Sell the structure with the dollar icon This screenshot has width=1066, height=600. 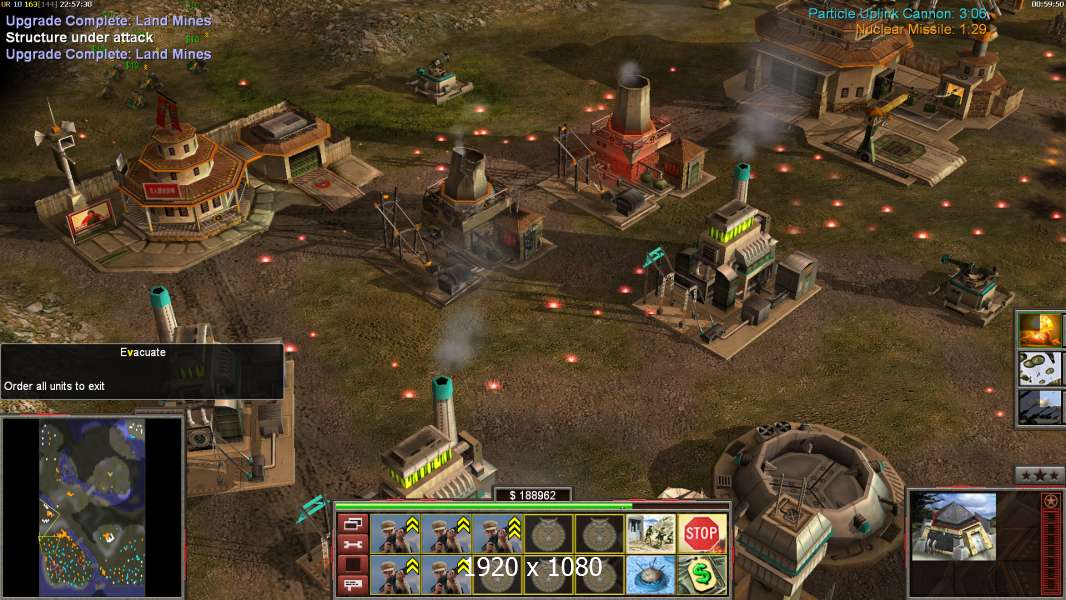tap(702, 575)
